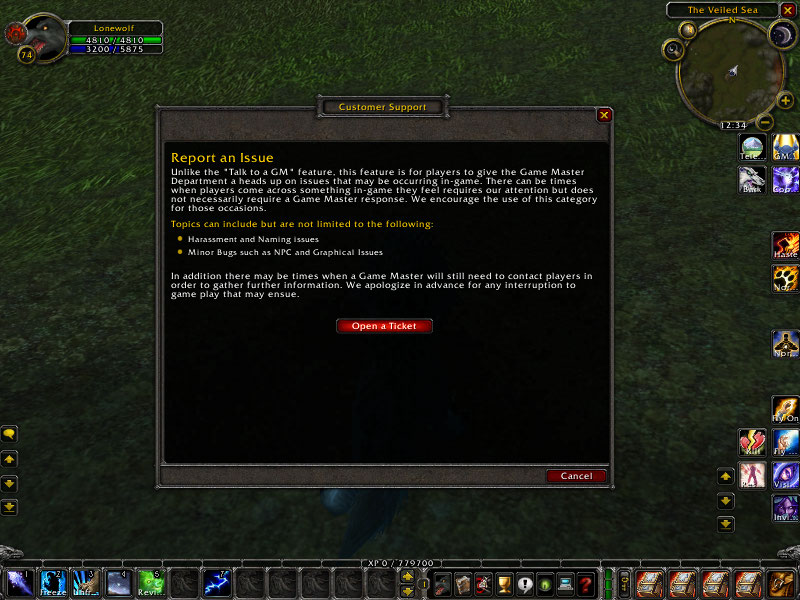Open the red question mark help button
Image resolution: width=800 pixels, height=600 pixels.
click(586, 583)
